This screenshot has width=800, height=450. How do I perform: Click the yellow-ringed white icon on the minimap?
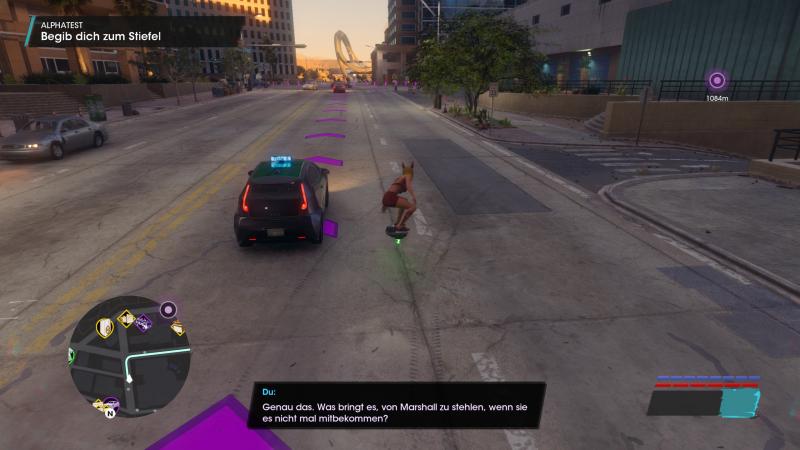(x=104, y=327)
